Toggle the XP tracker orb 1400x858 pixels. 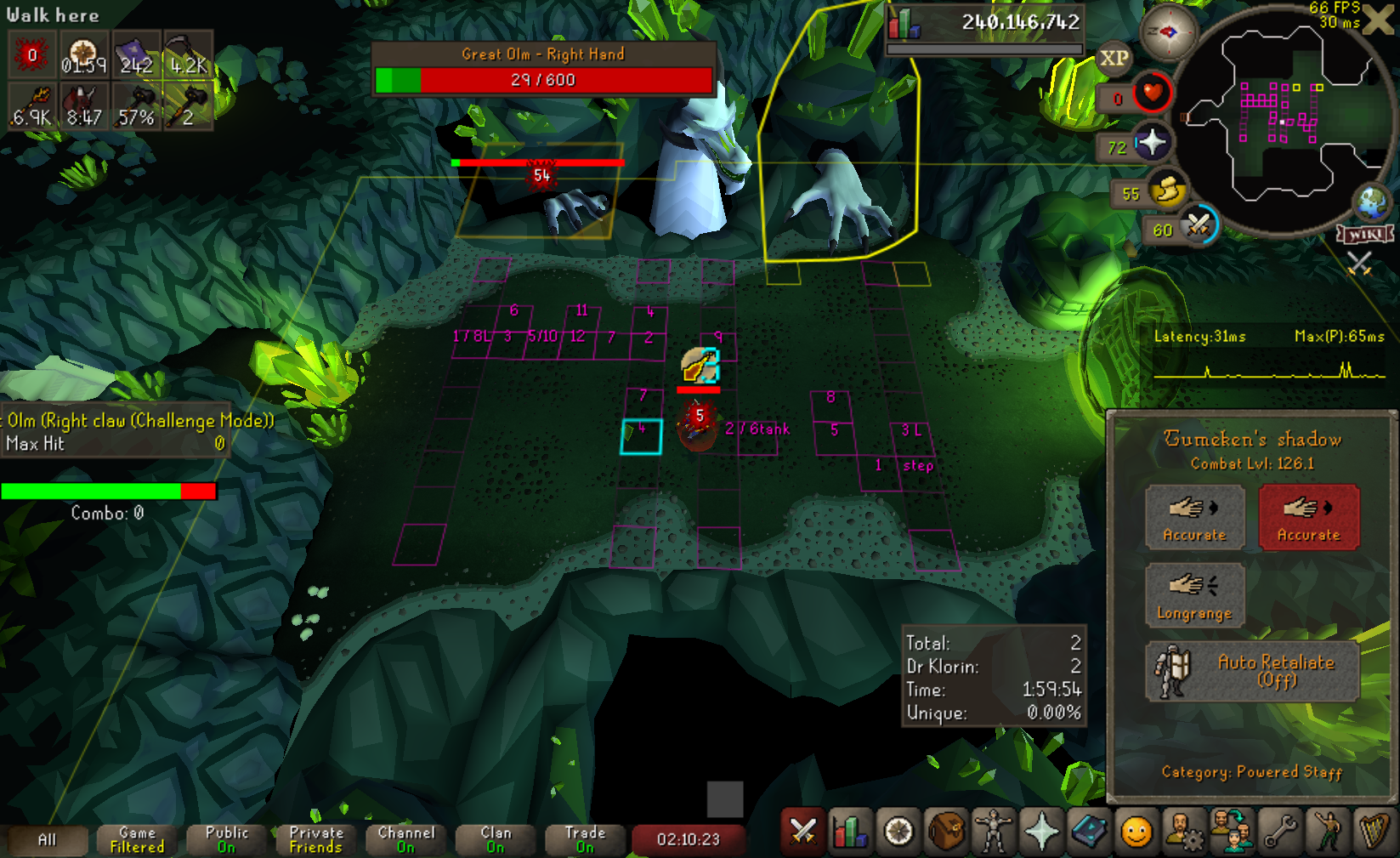[x=1114, y=59]
